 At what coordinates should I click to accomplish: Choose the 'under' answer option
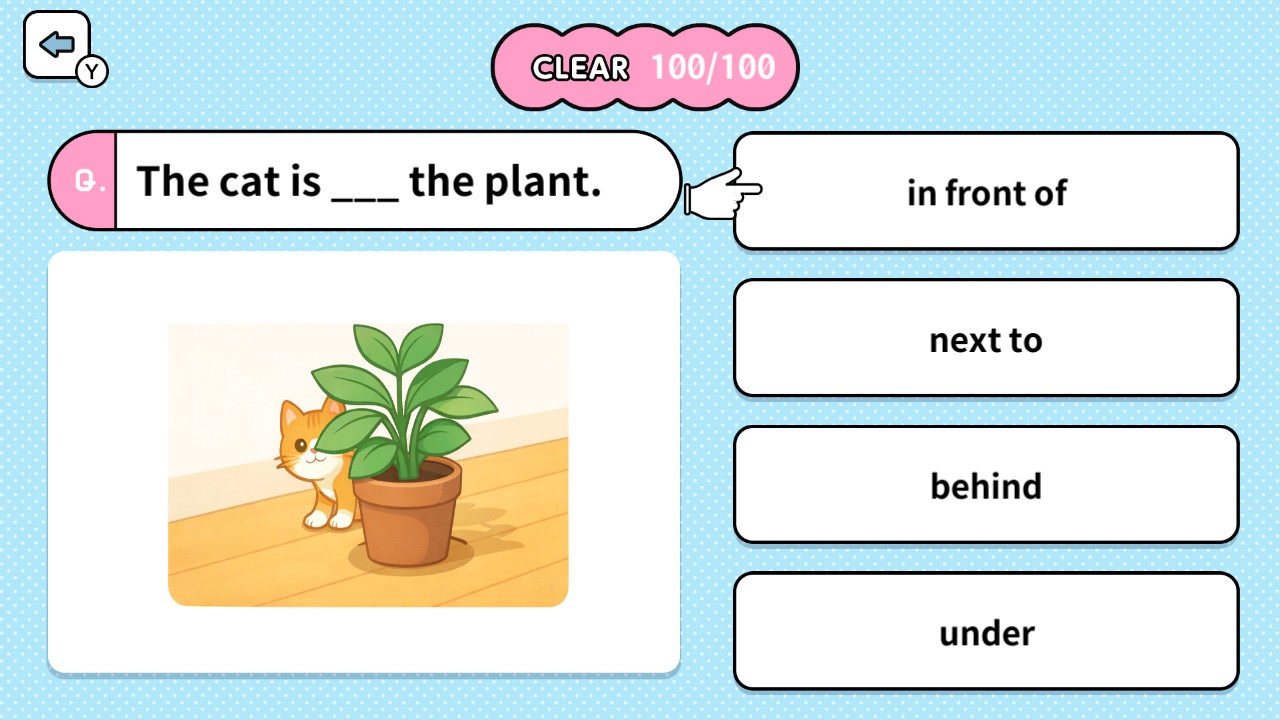point(985,632)
